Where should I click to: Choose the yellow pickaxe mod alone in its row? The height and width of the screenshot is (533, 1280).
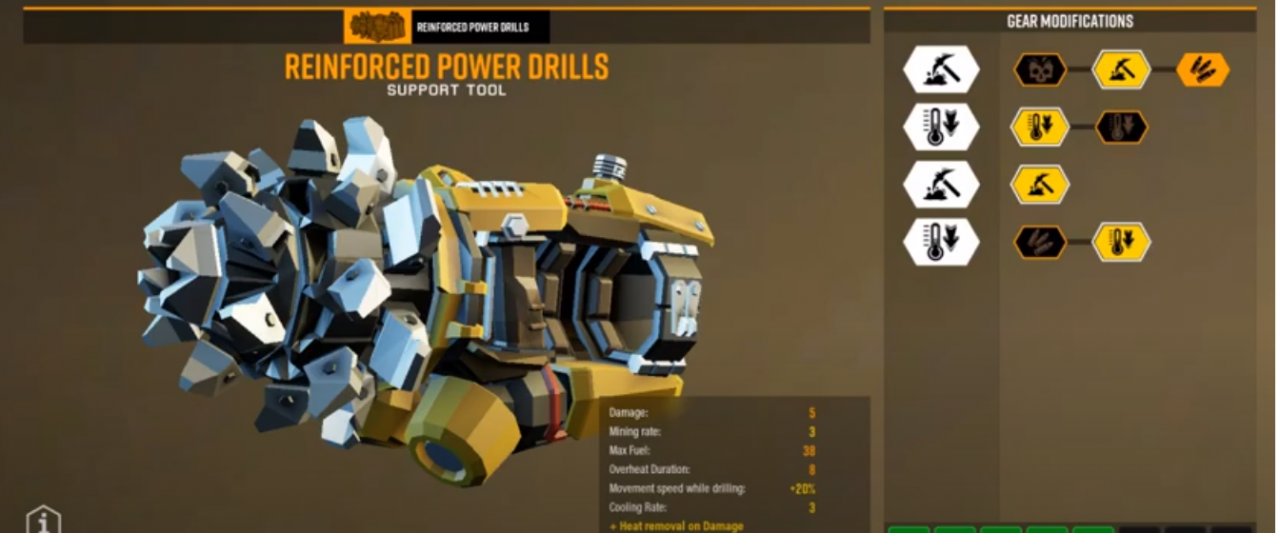(1040, 185)
